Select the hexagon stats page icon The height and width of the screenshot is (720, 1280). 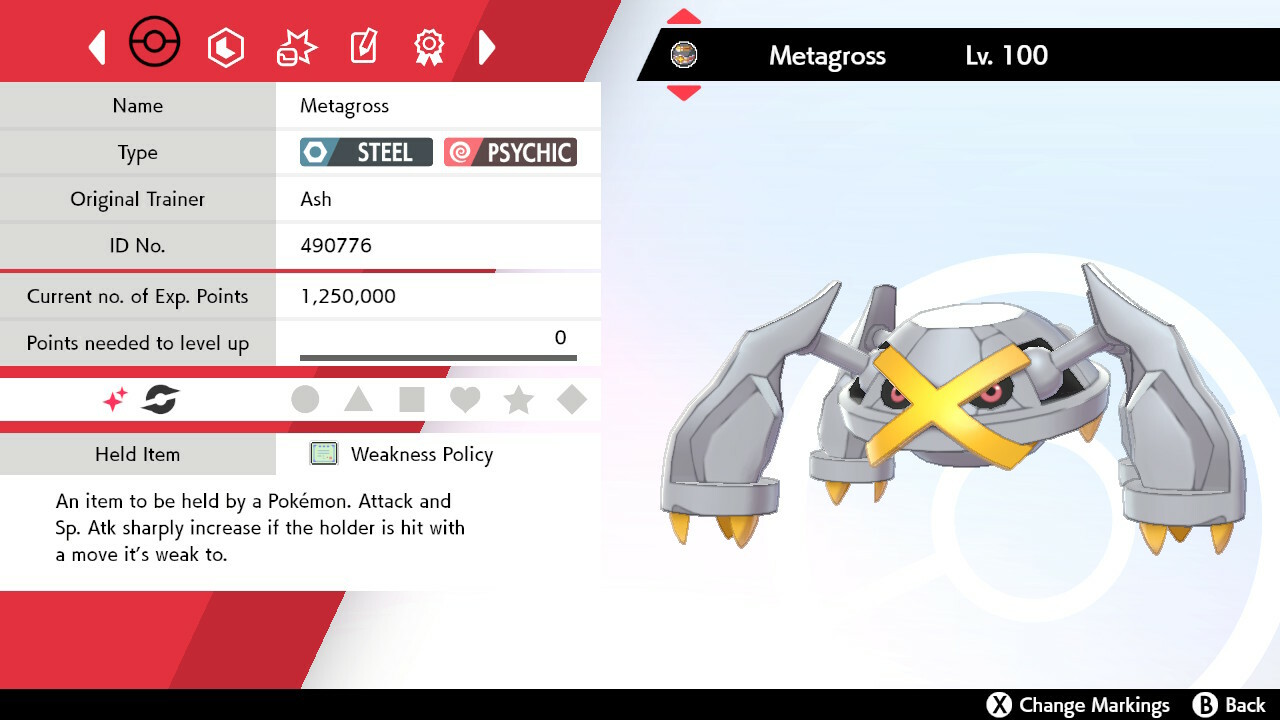[226, 46]
